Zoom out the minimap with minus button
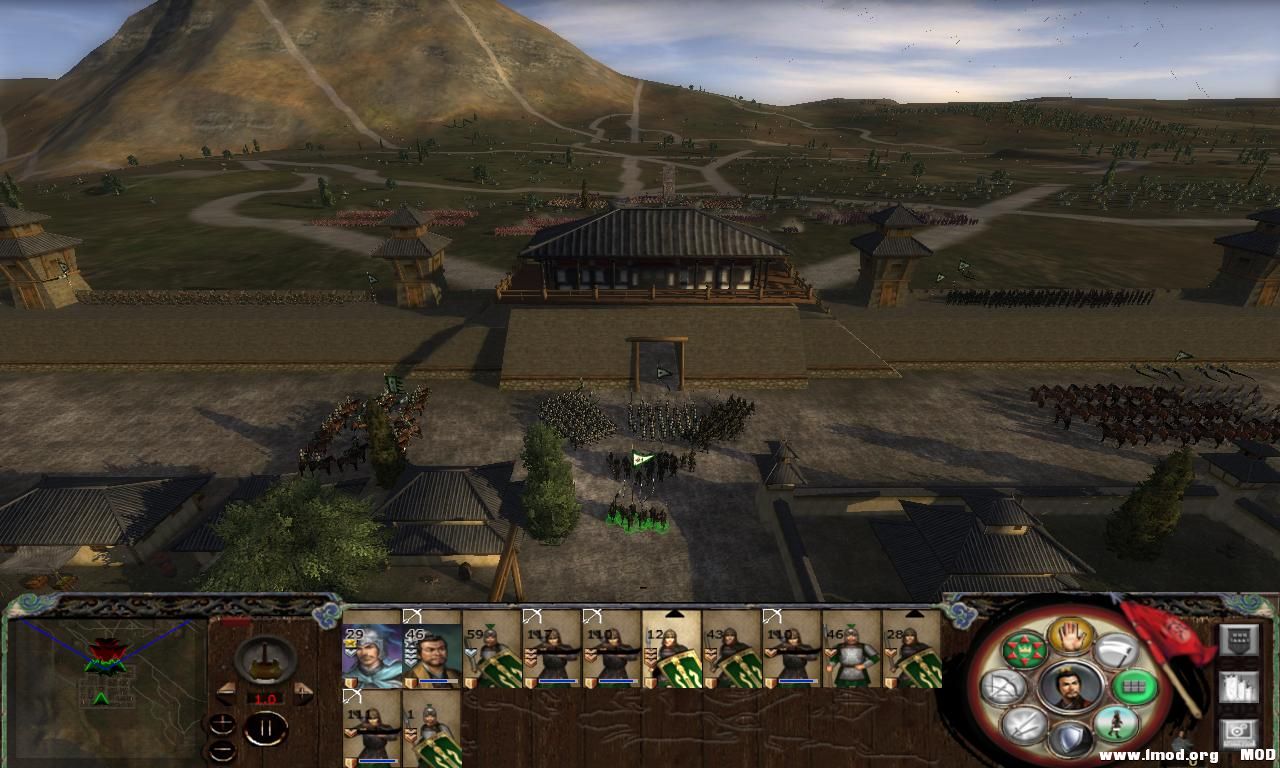 [x=222, y=751]
